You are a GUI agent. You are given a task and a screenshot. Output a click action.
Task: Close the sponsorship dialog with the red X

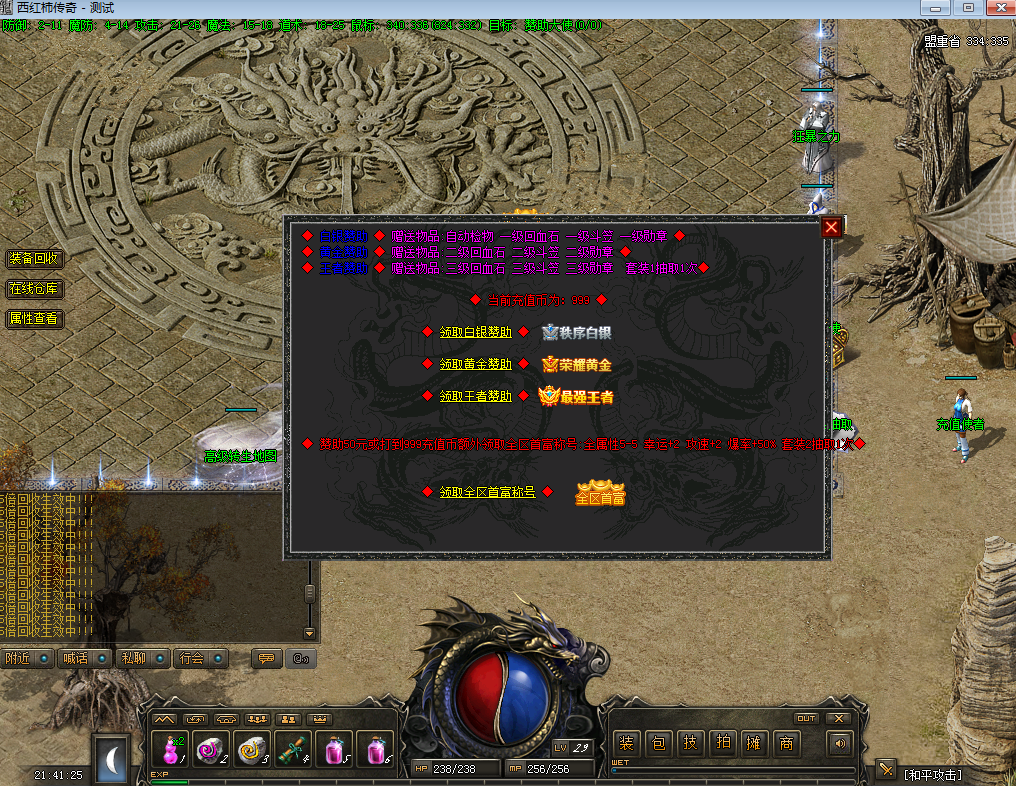[831, 228]
